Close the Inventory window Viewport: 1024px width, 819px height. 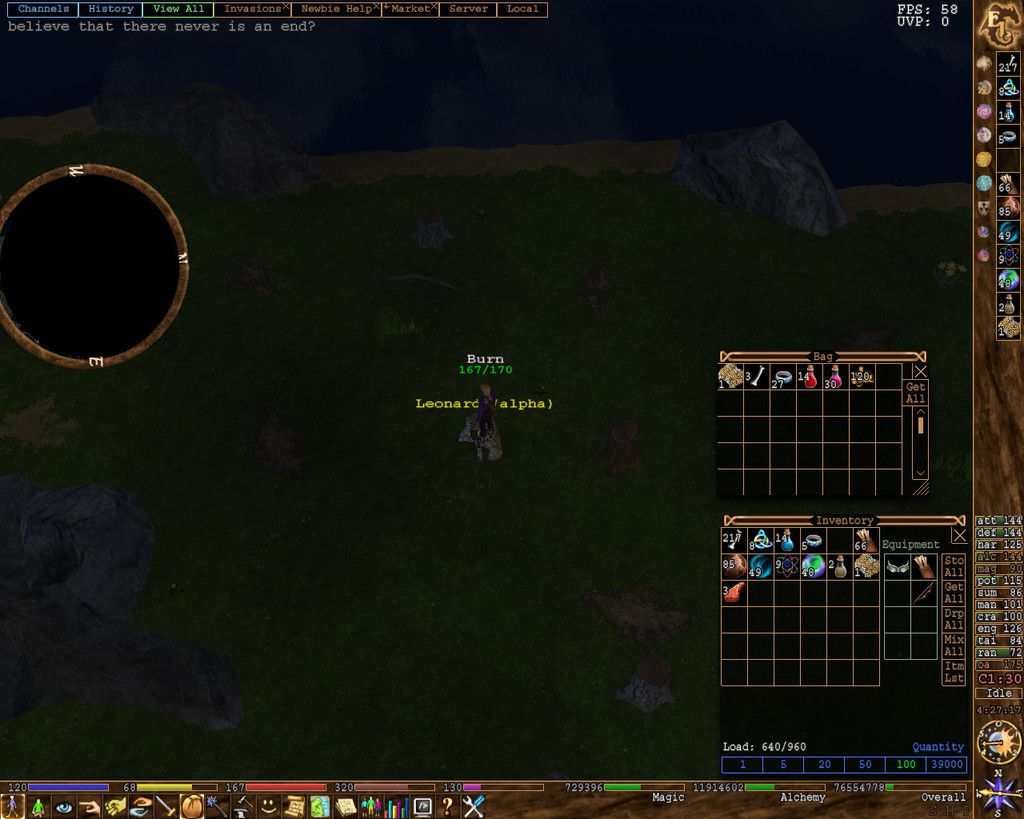click(x=959, y=536)
